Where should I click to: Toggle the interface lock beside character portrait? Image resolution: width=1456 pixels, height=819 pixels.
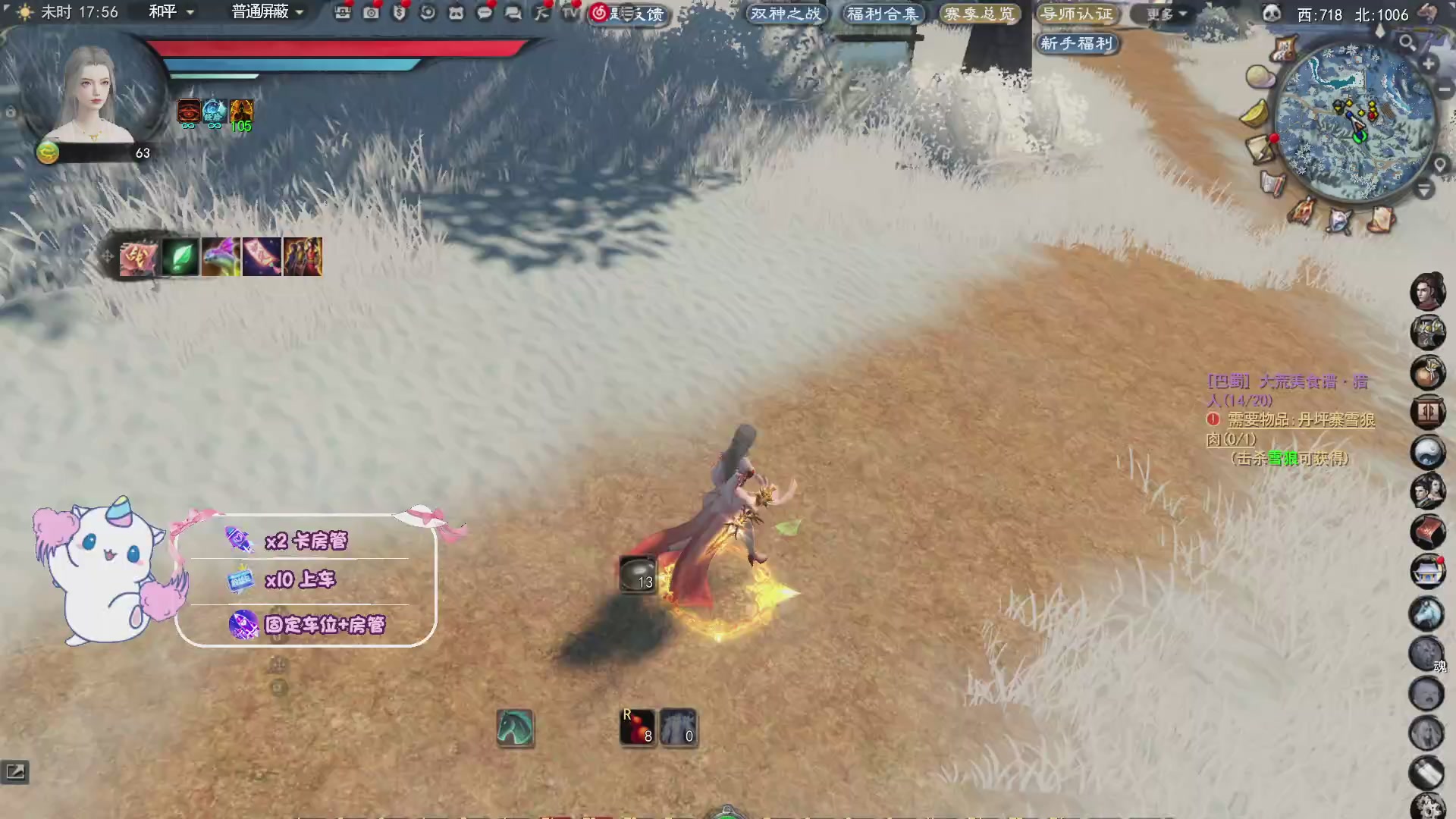point(10,112)
